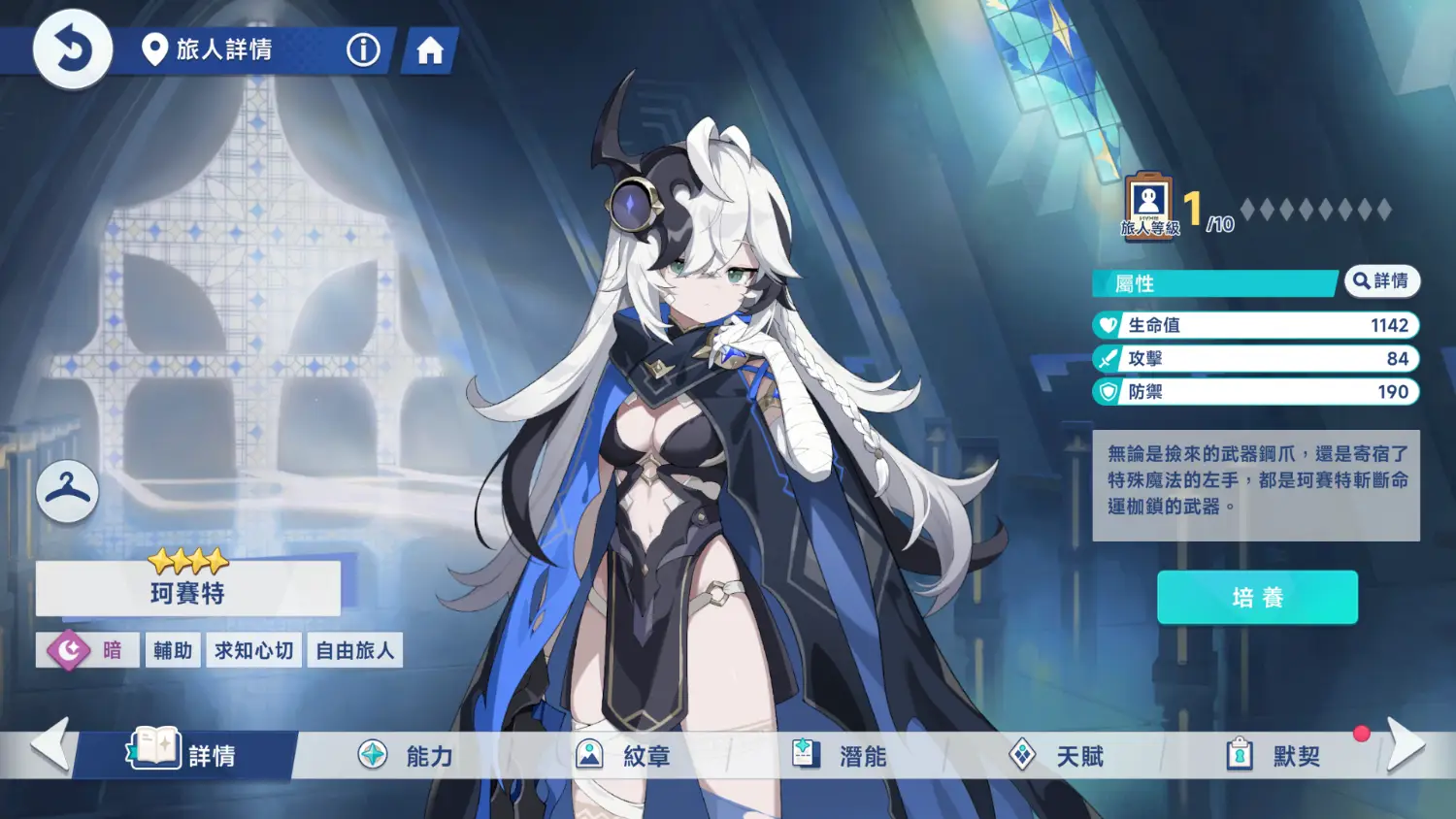Viewport: 1456px width, 819px height.
Task: Tap the 培養 cultivate button
Action: click(x=1257, y=597)
